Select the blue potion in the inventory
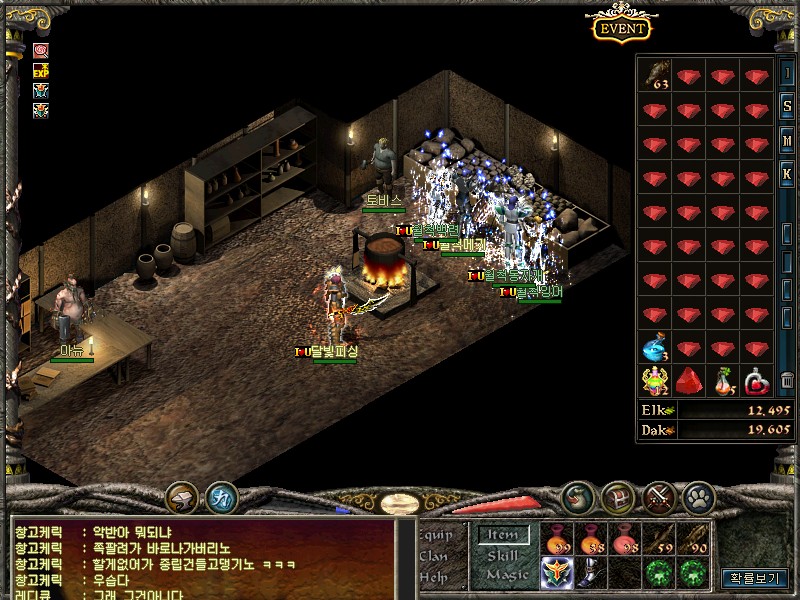Image resolution: width=800 pixels, height=600 pixels. (x=655, y=349)
